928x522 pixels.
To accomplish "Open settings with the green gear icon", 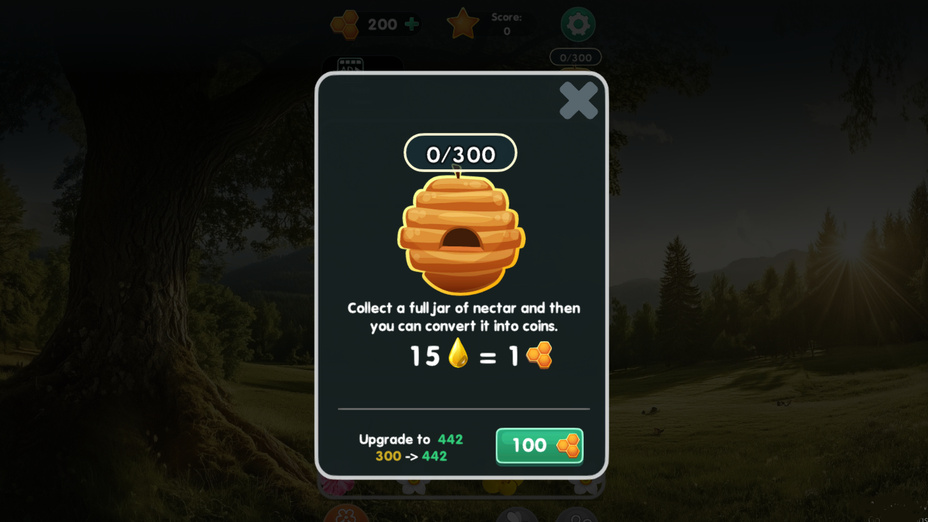I will (577, 24).
